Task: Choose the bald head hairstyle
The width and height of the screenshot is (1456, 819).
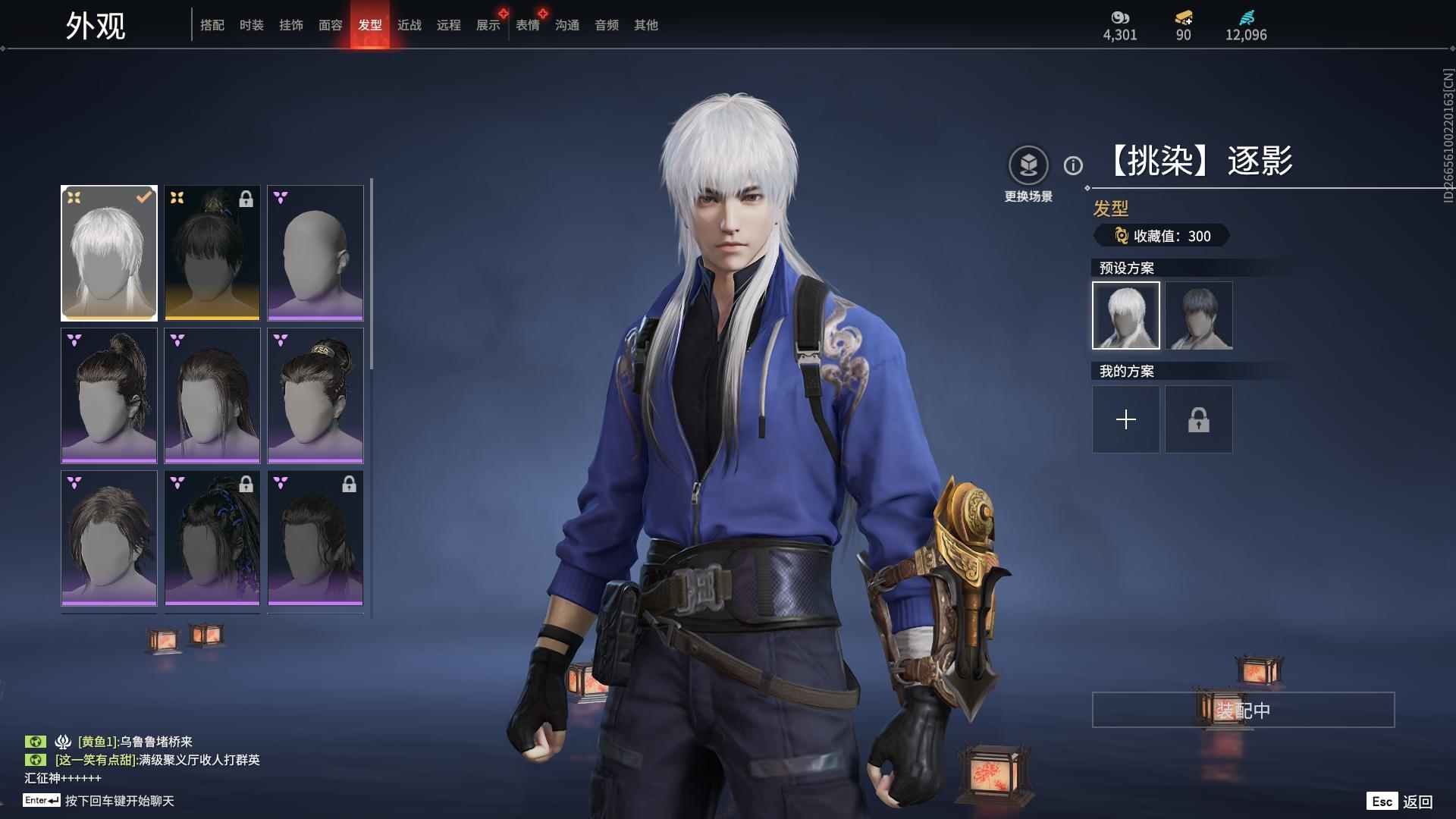Action: tap(315, 253)
